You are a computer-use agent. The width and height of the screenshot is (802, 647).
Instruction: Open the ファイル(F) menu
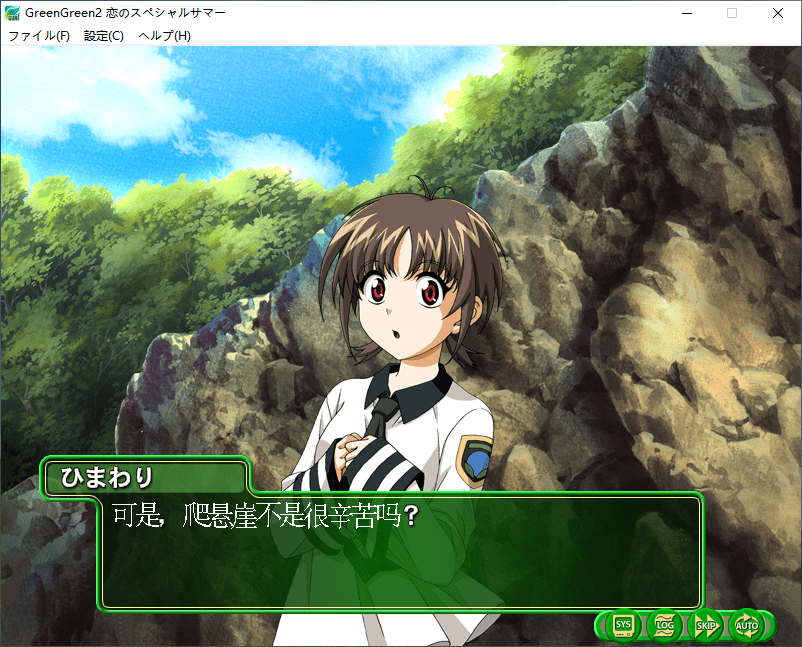tap(39, 36)
